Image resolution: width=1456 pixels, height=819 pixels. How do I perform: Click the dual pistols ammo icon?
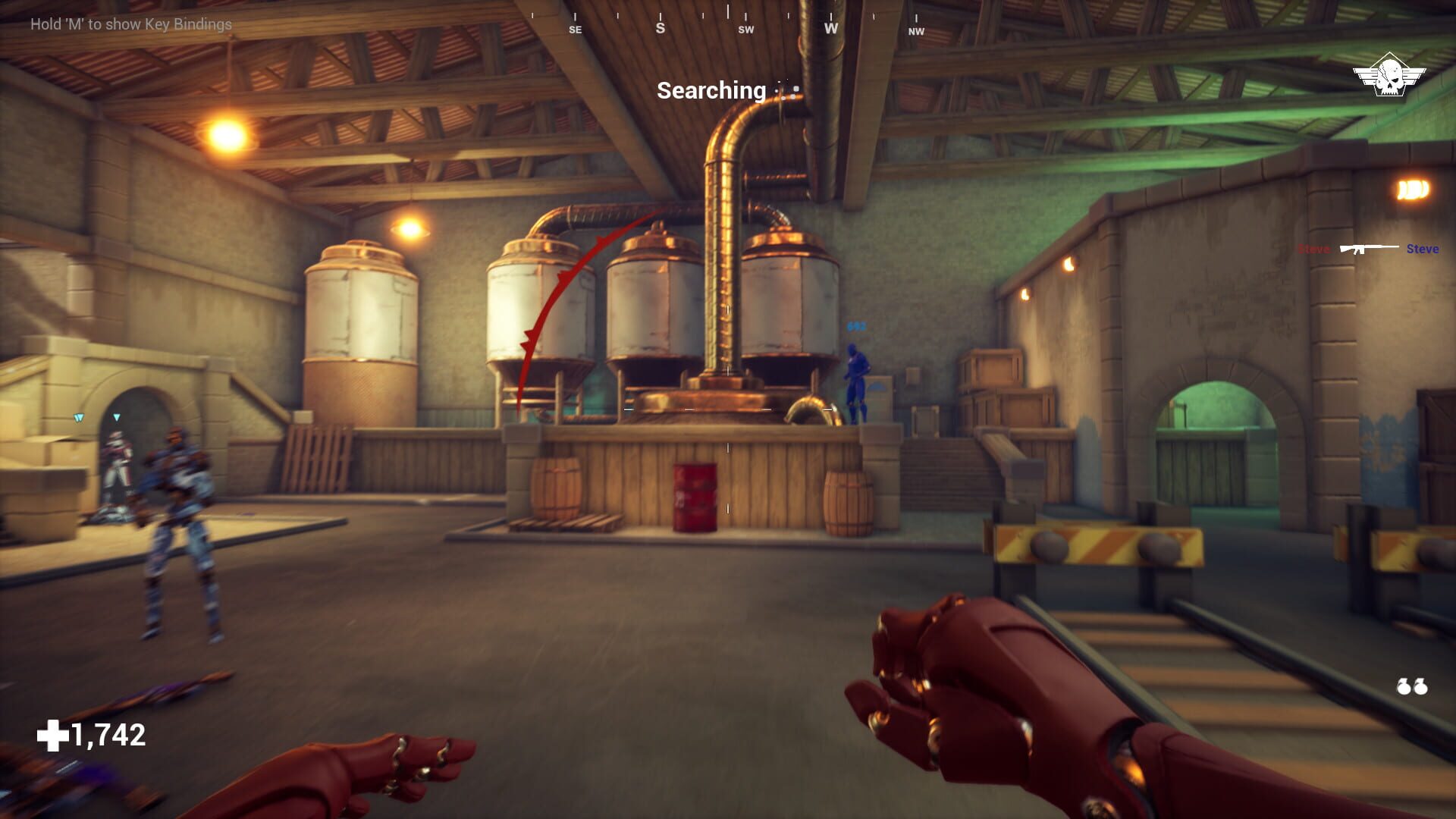1412,686
